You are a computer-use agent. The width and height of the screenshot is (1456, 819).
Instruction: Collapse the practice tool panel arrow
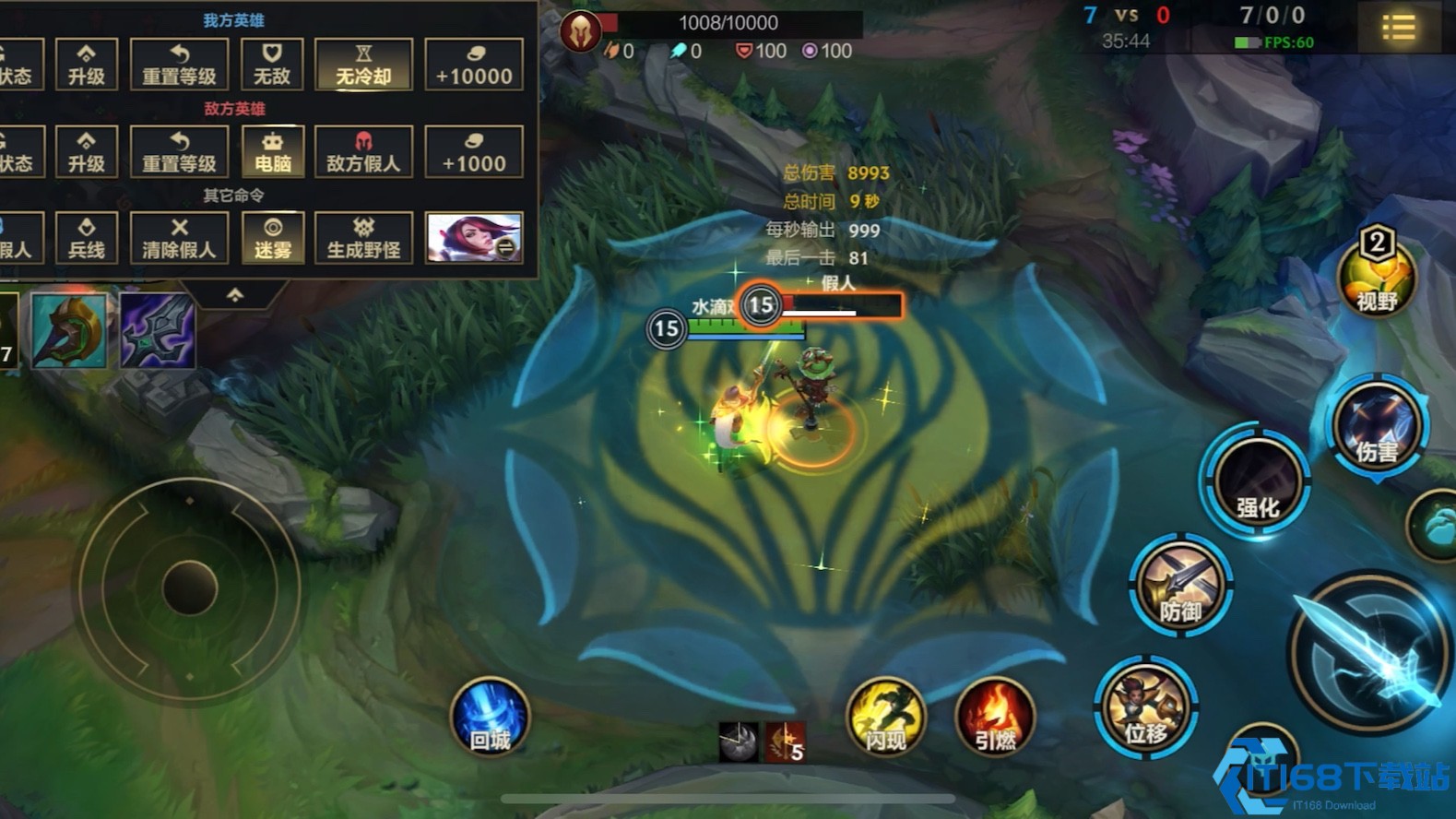tap(235, 295)
